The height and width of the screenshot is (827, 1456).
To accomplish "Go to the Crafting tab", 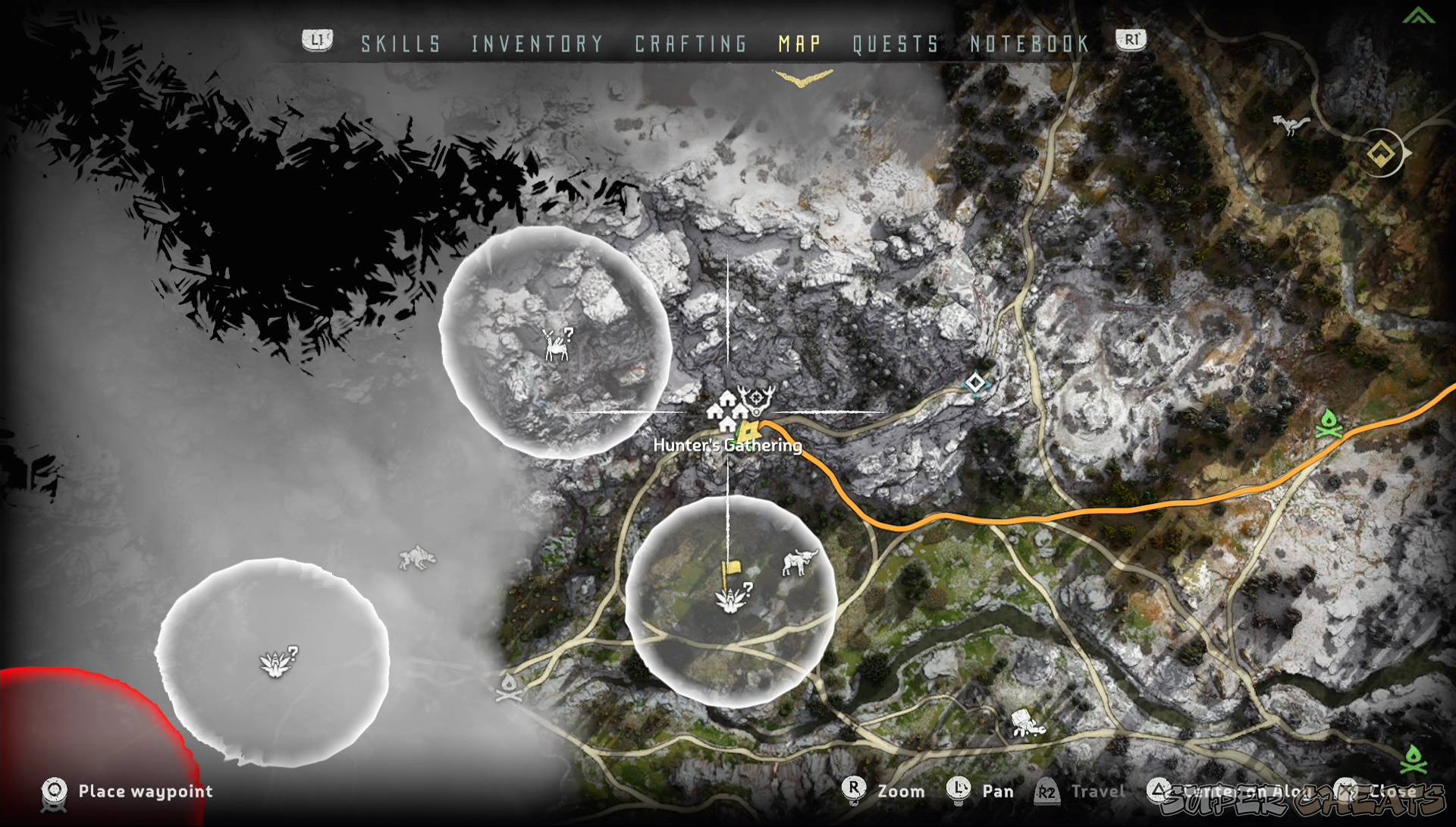I will 691,44.
